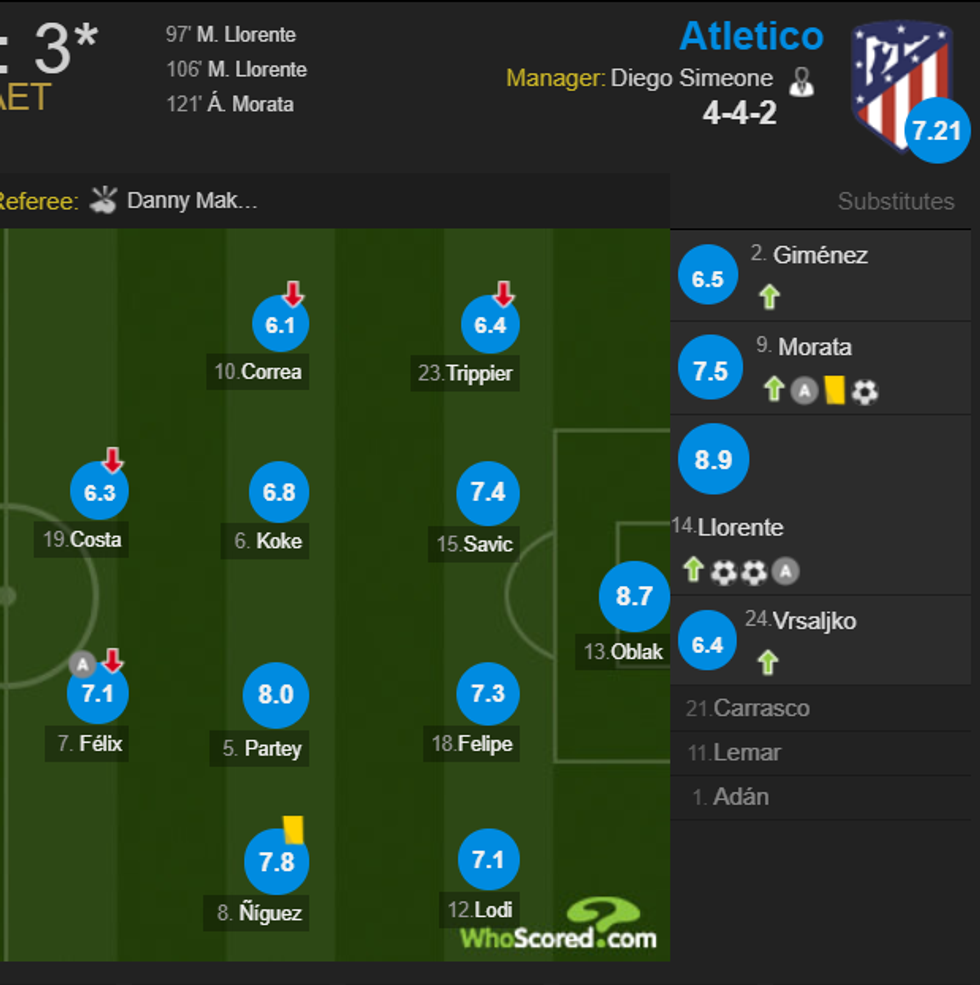Viewport: 980px width, 985px height.
Task: View Savic's player marker
Action: 488,492
